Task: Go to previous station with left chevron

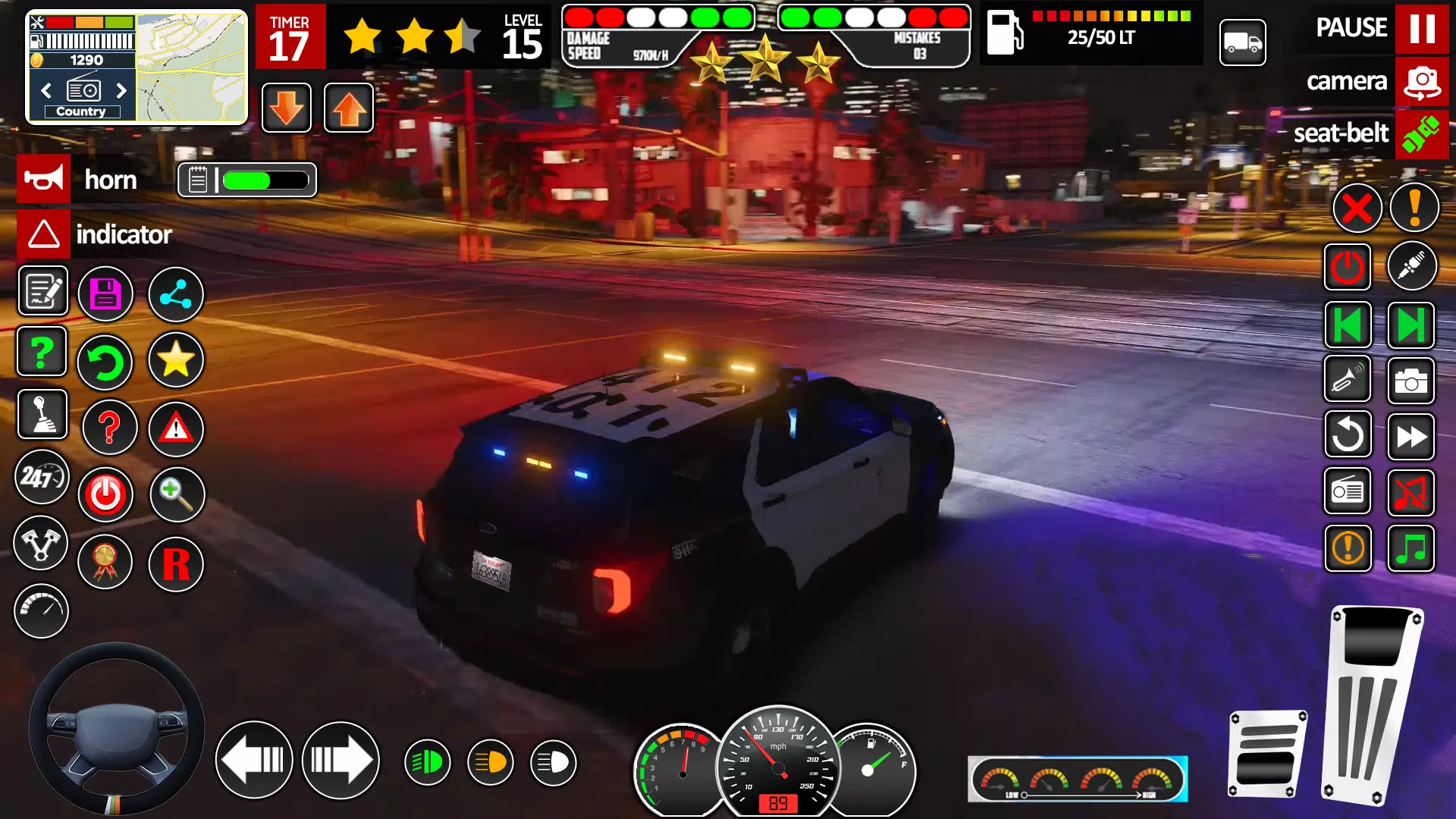Action: (45, 91)
